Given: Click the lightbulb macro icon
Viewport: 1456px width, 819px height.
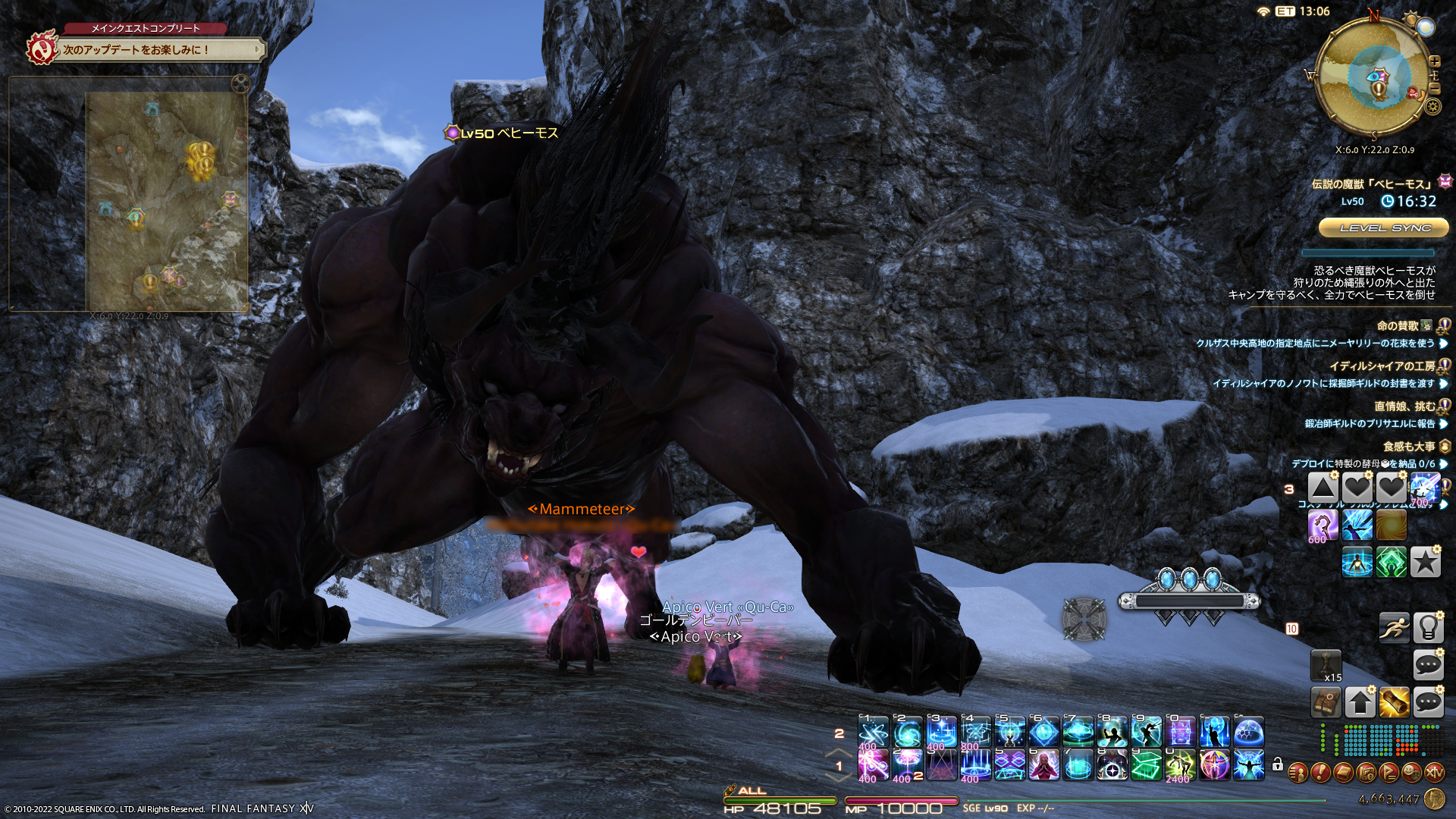Looking at the screenshot, I should coord(1428,627).
